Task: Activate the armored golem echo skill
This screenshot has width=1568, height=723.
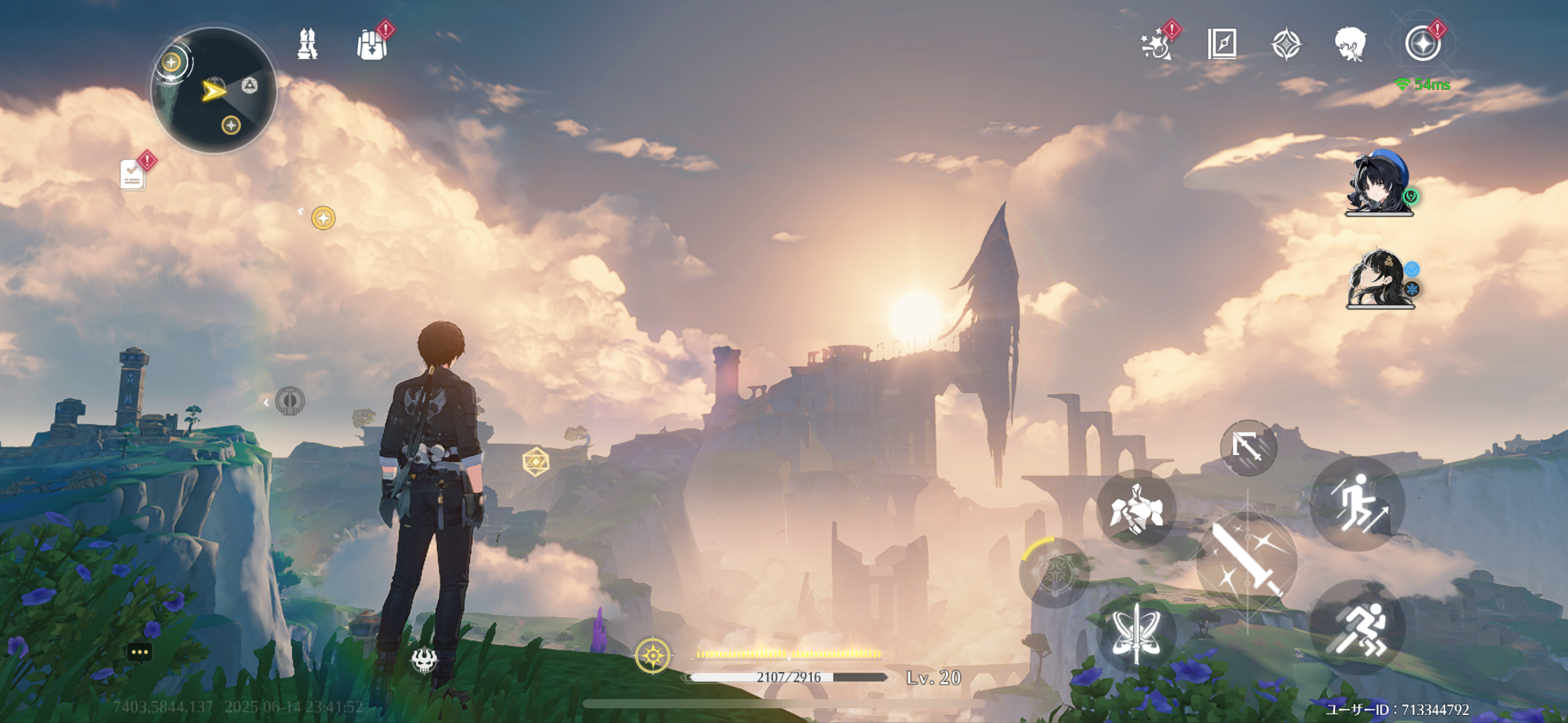Action: [x=1136, y=509]
